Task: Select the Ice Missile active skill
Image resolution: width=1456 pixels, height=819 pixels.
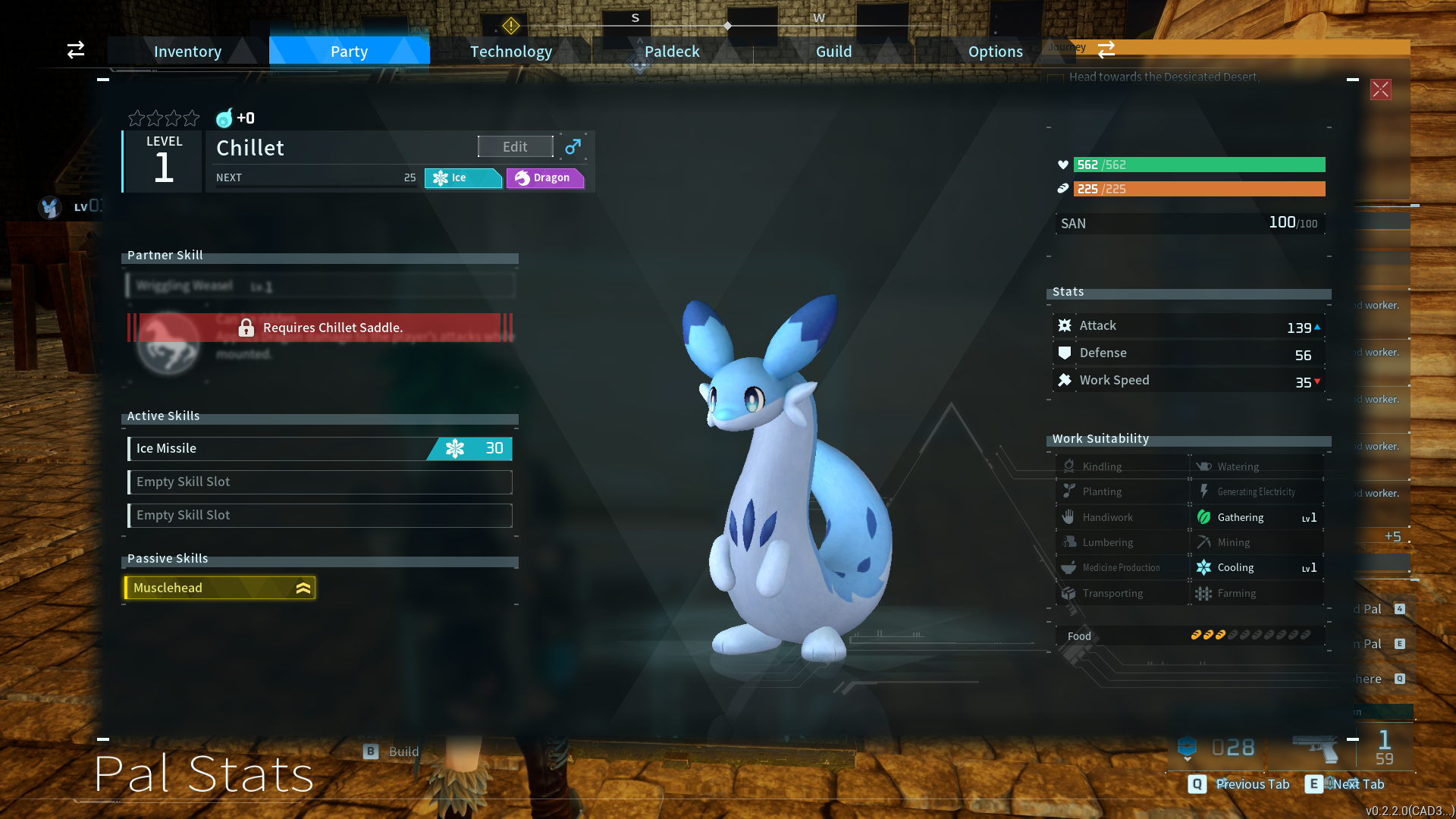Action: coord(319,448)
